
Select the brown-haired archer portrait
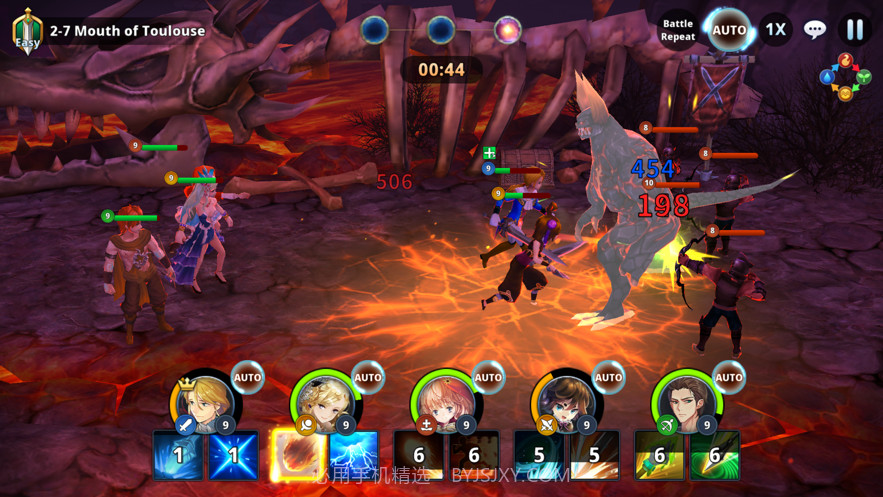(686, 401)
